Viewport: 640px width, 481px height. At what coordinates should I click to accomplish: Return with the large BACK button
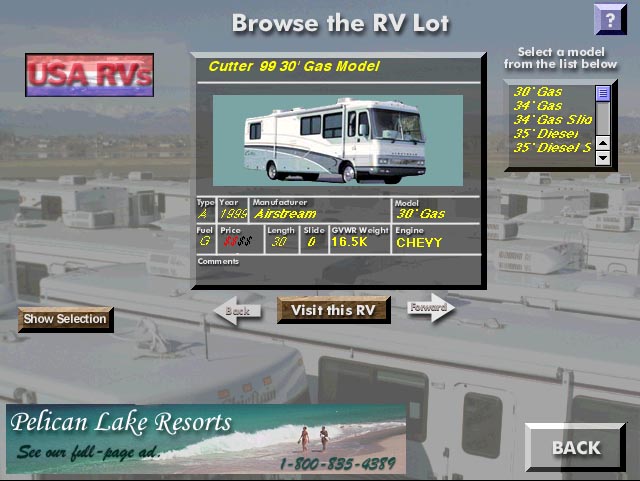[x=576, y=447]
